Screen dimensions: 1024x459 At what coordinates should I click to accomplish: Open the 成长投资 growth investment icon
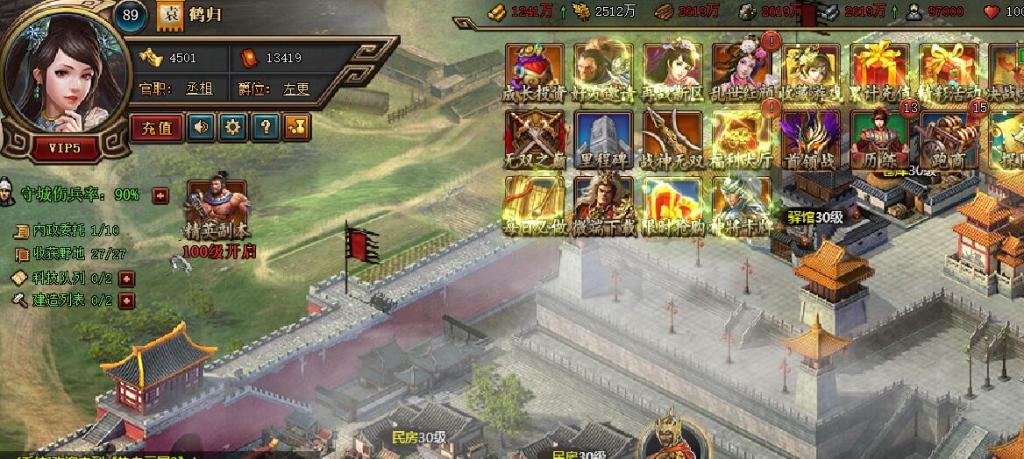(535, 69)
